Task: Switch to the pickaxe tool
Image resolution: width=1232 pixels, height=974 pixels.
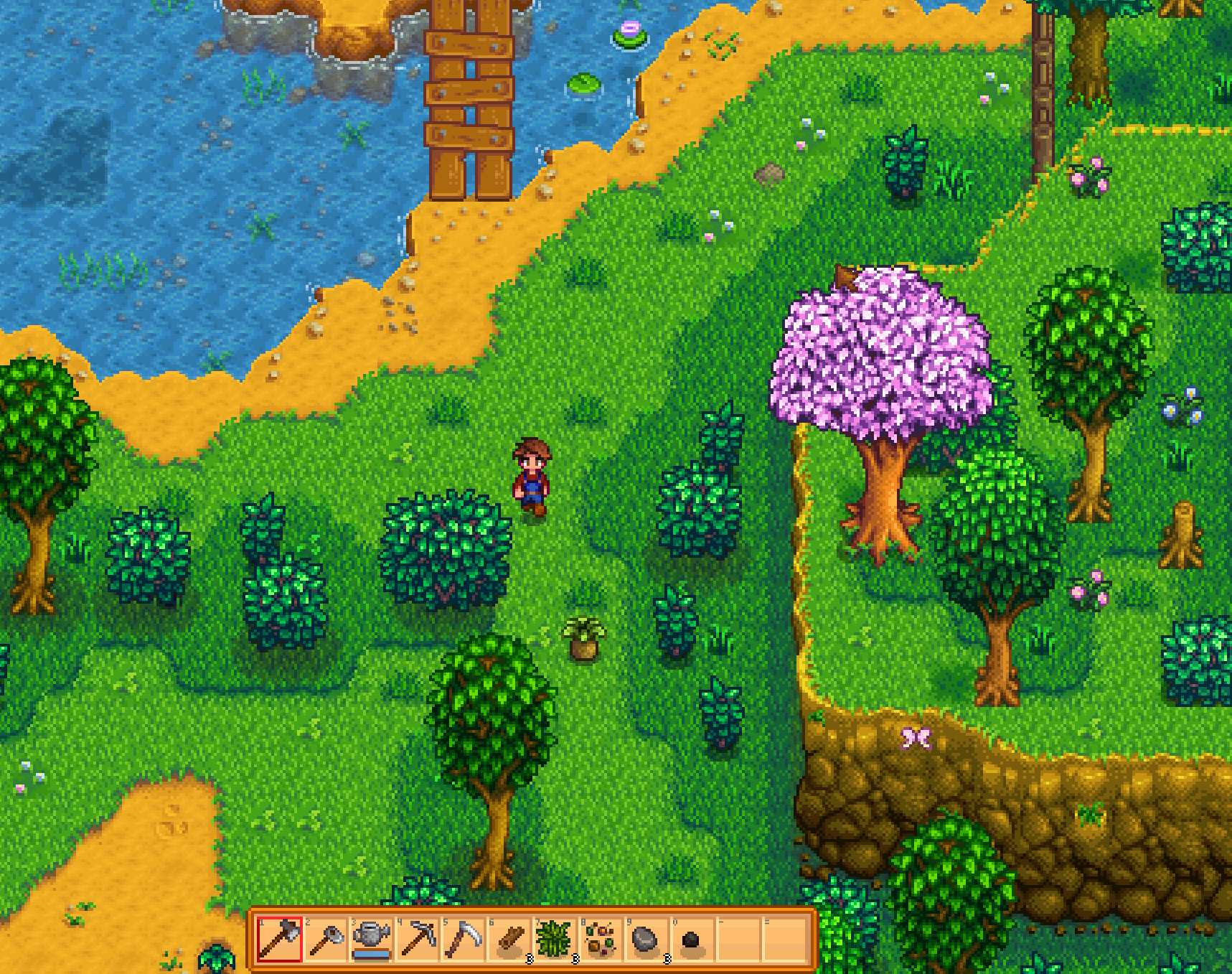Action: [417, 938]
